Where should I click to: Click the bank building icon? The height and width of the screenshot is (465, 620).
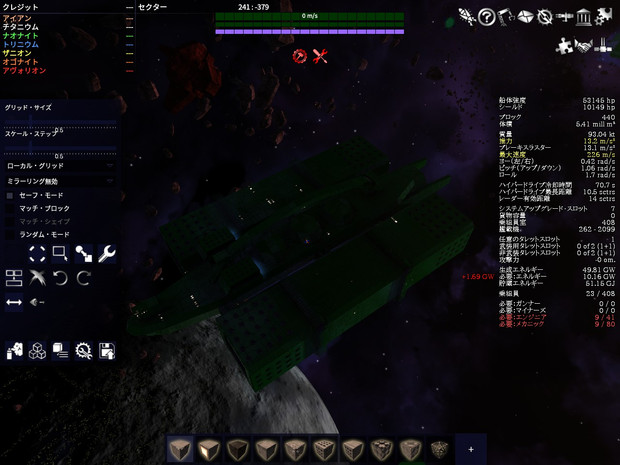click(584, 17)
